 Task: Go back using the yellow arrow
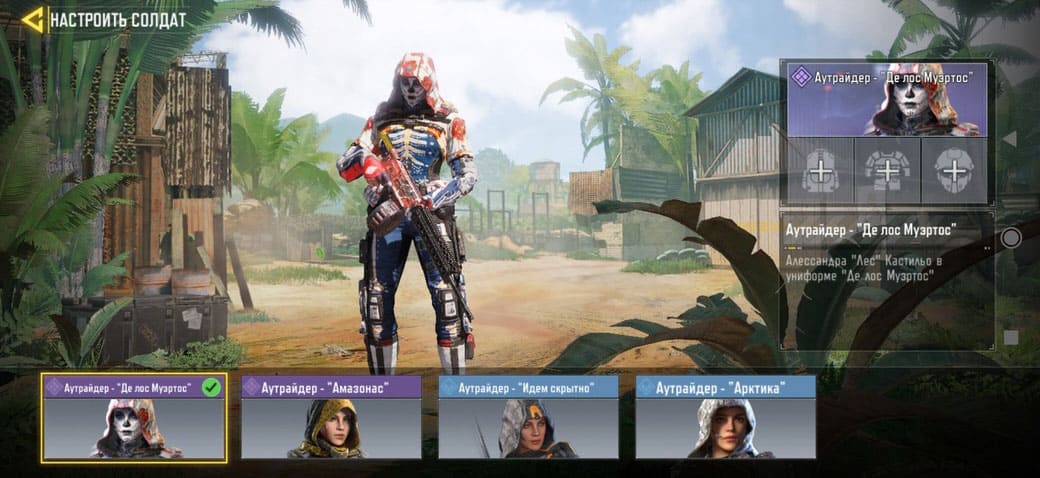tap(32, 19)
